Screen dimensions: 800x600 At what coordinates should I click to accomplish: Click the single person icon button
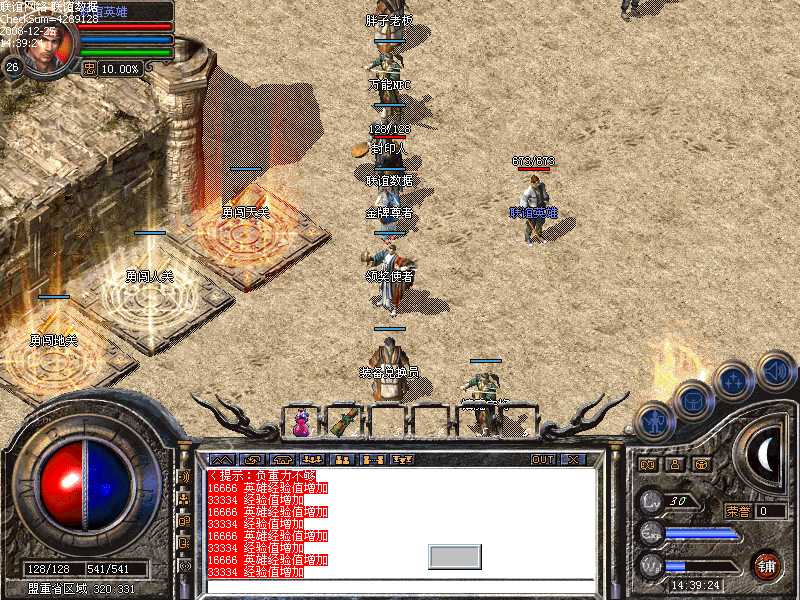pyautogui.click(x=674, y=464)
